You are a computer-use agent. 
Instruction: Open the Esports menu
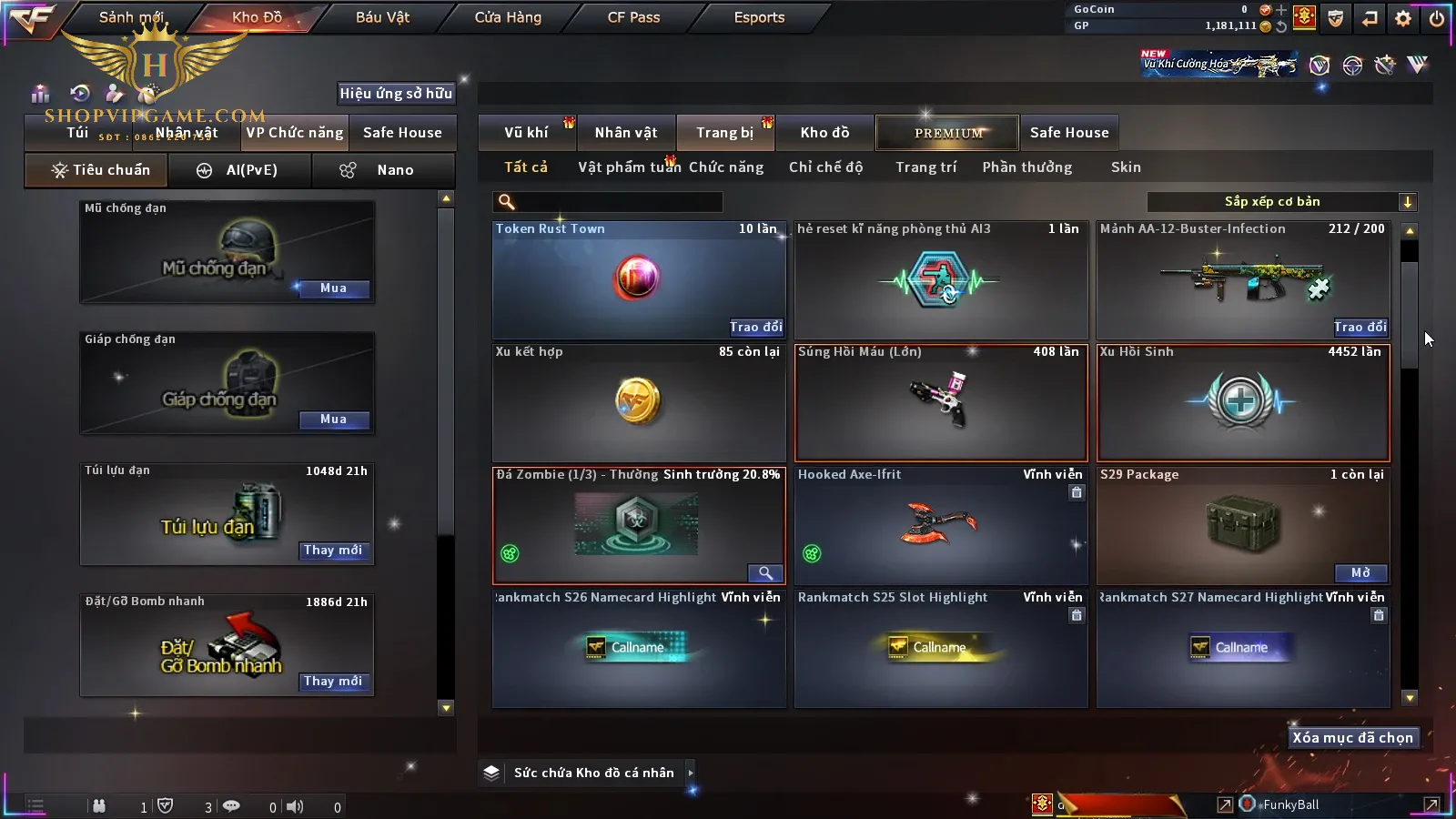click(759, 17)
